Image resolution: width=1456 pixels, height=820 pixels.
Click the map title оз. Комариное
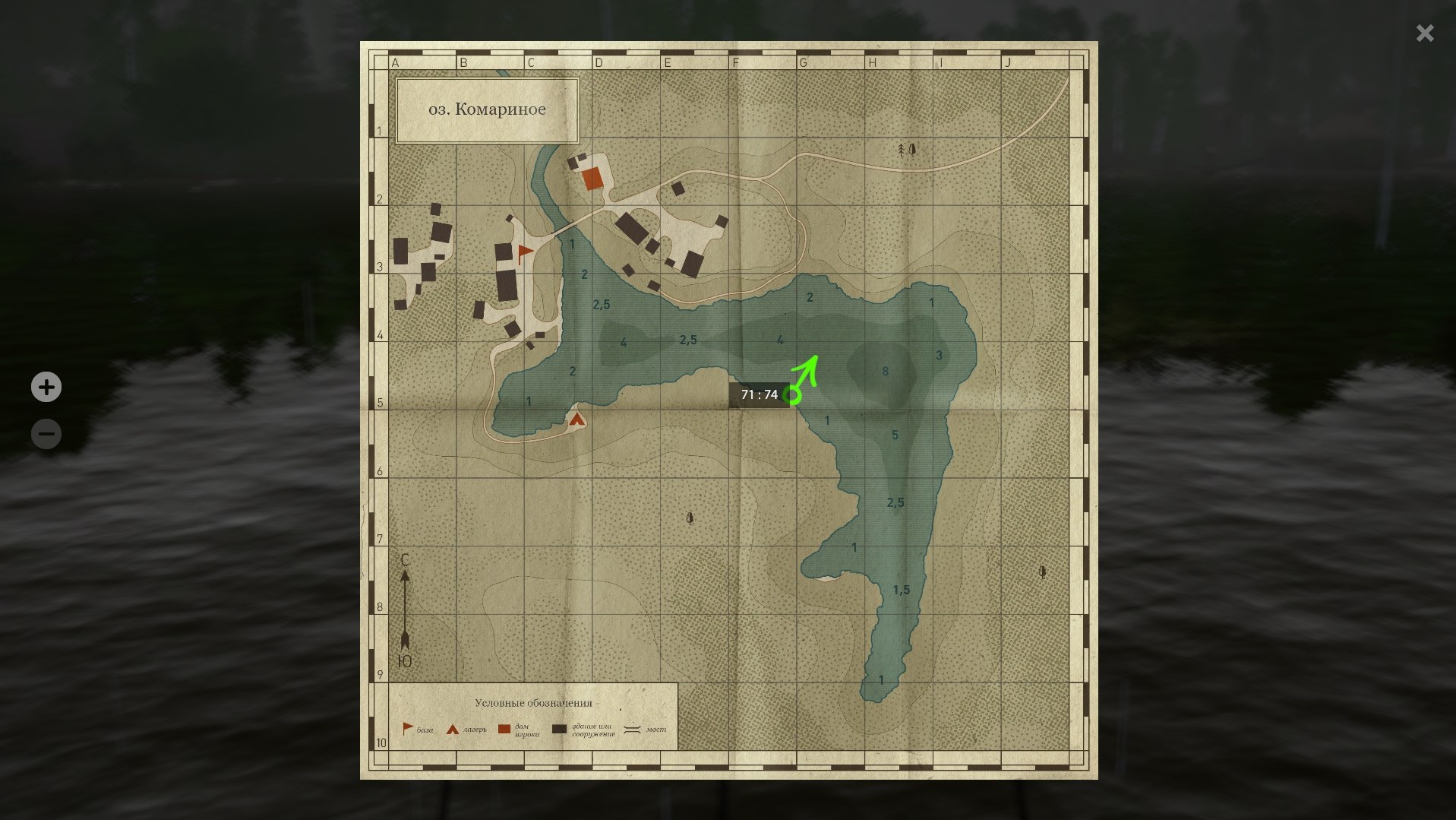coord(485,109)
